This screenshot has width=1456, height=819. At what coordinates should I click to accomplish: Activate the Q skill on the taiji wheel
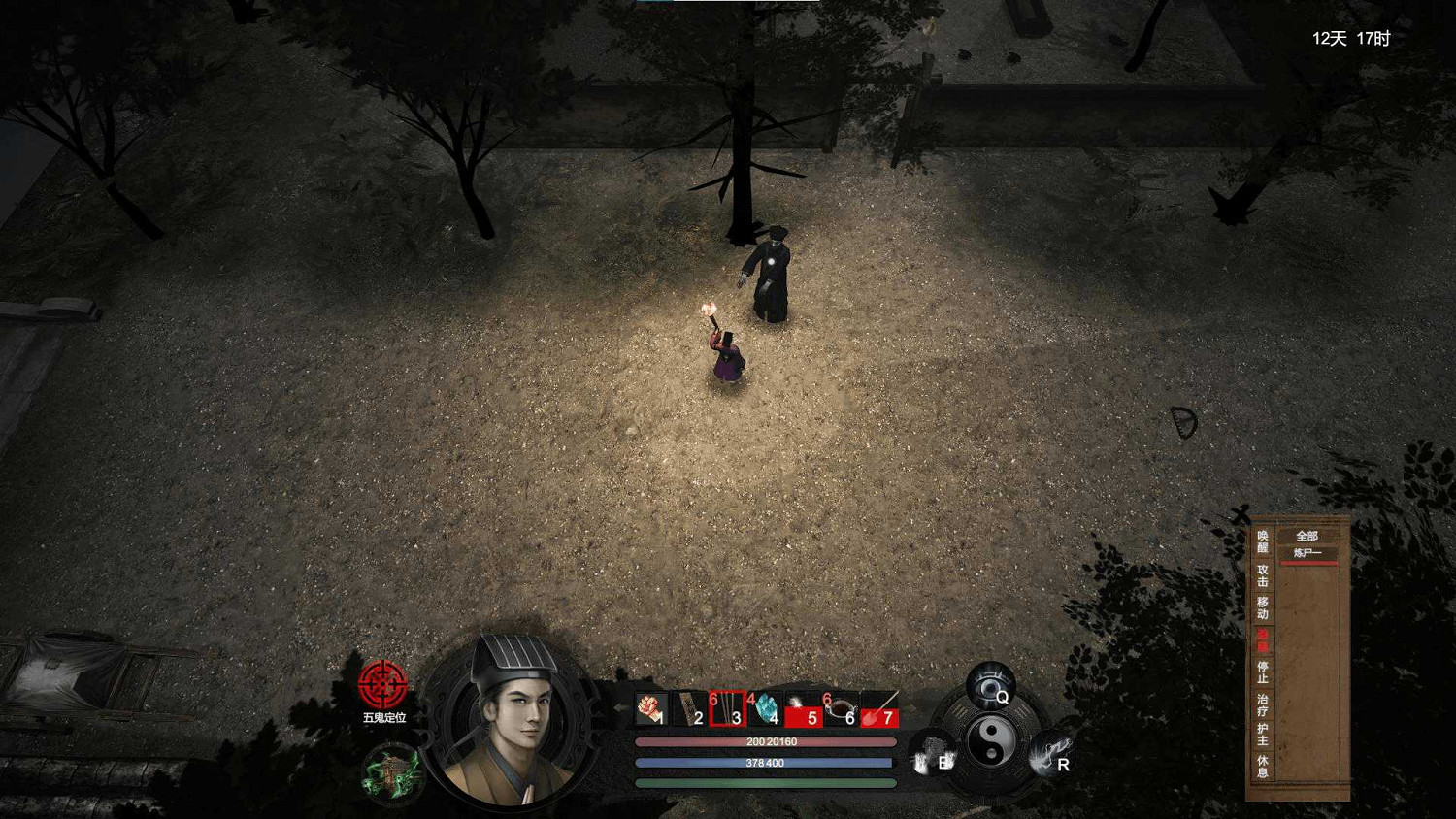point(989,685)
